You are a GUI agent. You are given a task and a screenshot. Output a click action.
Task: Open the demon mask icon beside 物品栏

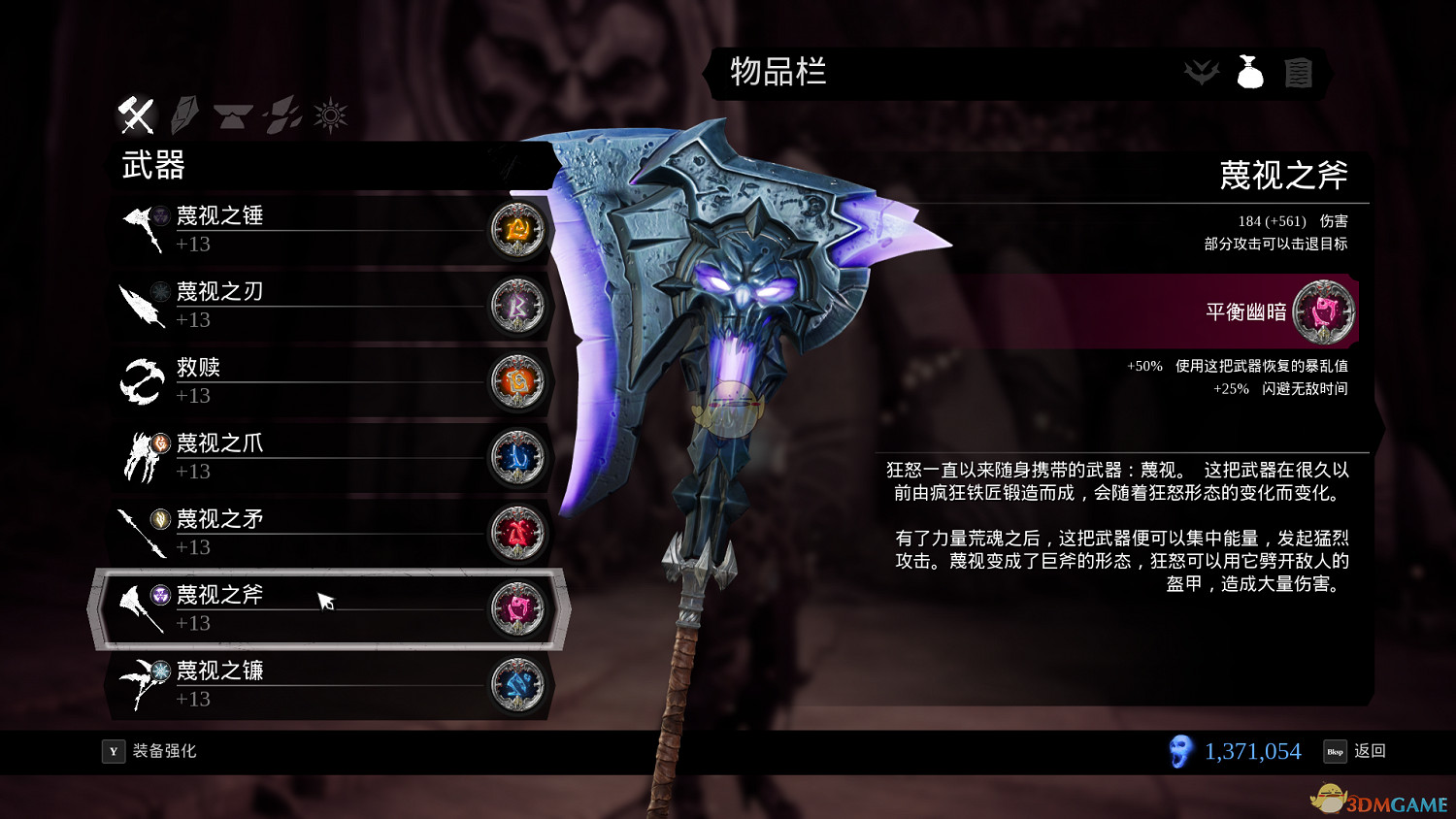(x=1202, y=72)
